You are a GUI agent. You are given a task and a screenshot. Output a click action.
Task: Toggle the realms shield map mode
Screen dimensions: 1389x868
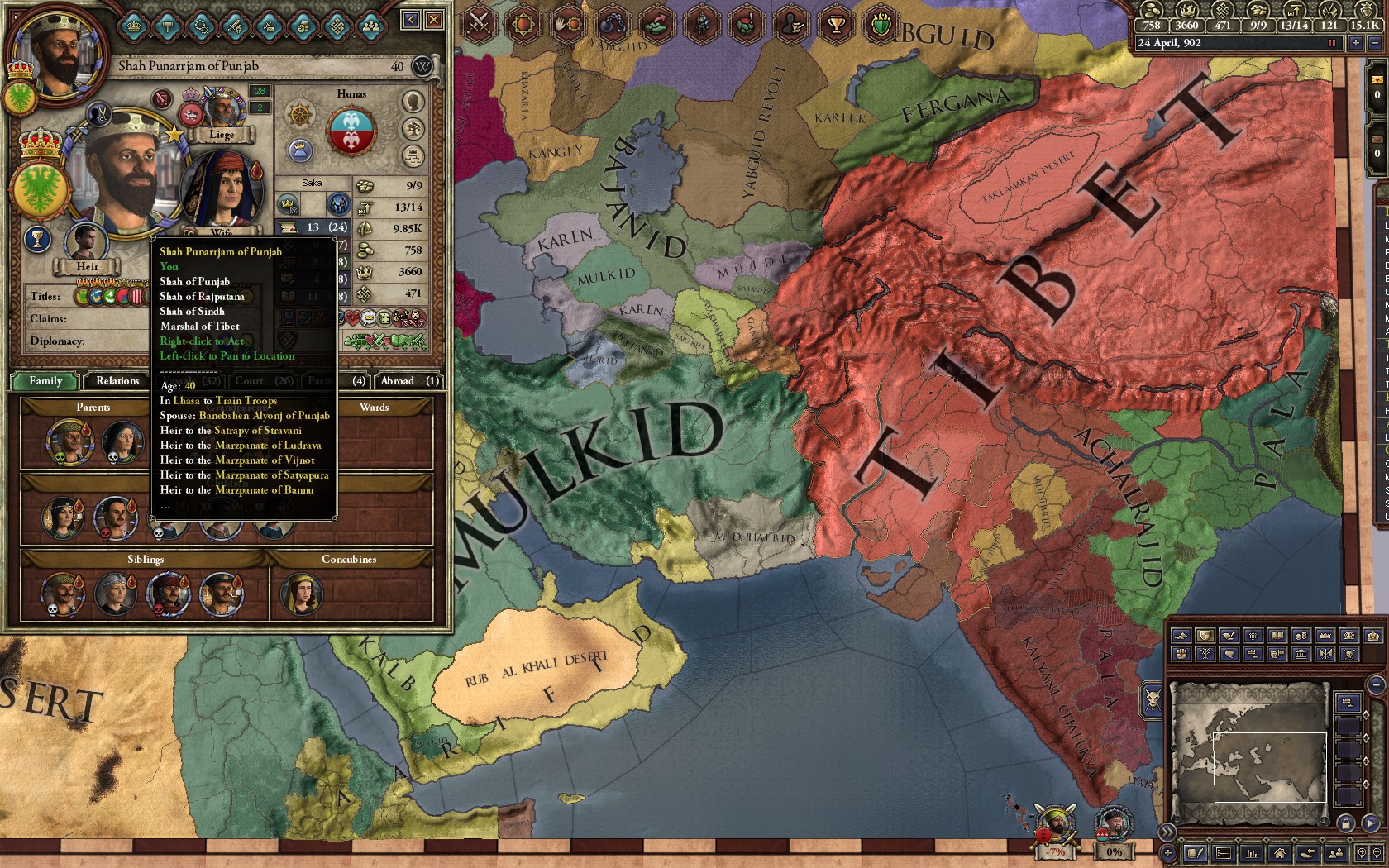pyautogui.click(x=1205, y=636)
